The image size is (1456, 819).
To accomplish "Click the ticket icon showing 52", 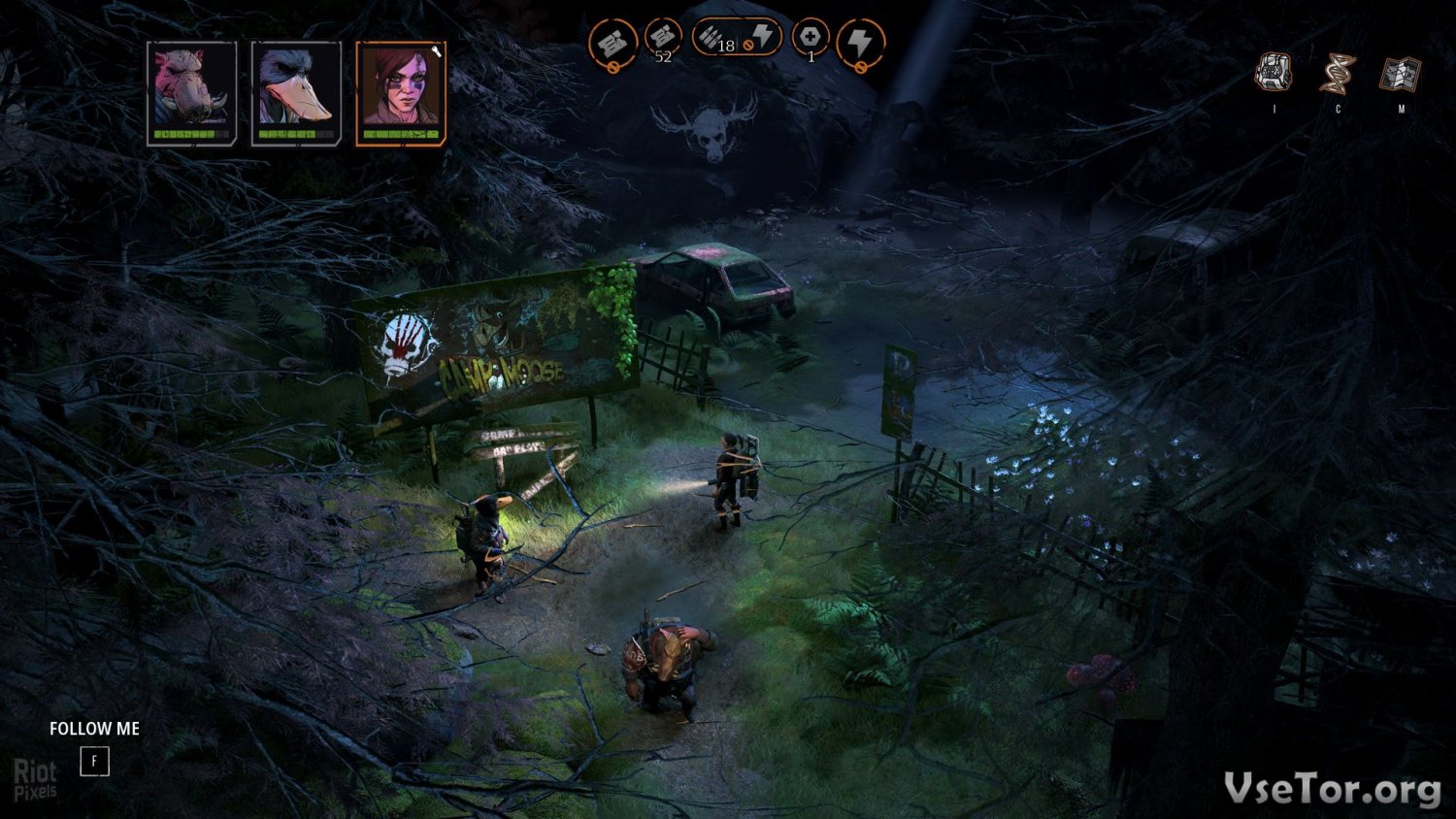I will (x=663, y=39).
